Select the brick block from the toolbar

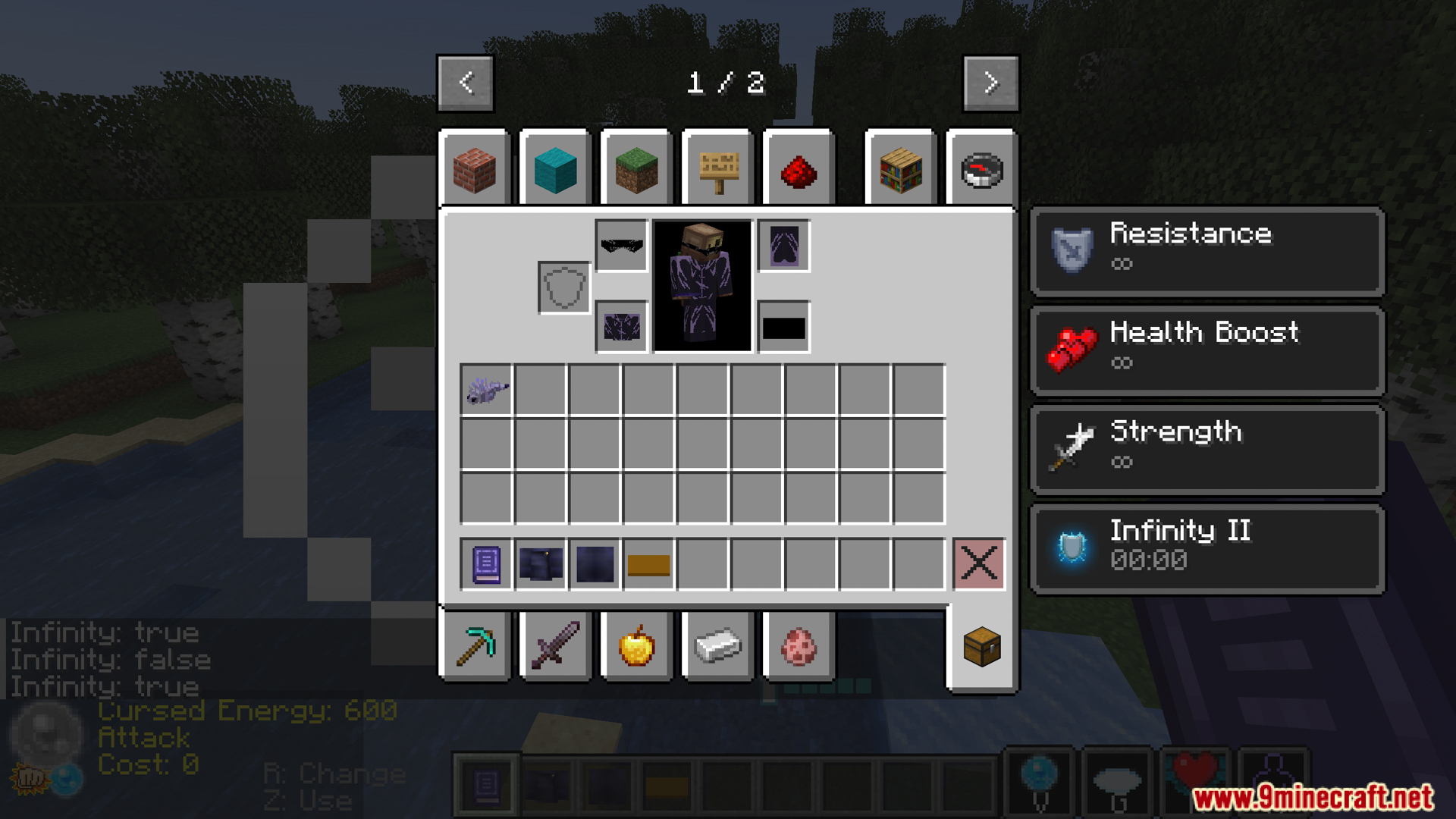pos(476,169)
